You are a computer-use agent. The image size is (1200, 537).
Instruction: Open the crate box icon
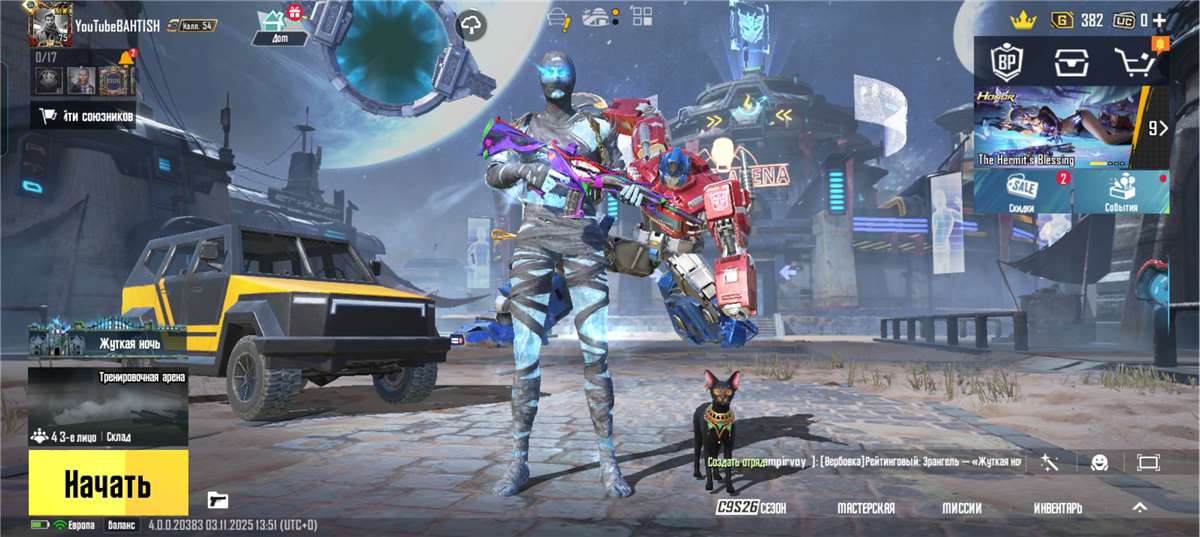click(x=1069, y=63)
